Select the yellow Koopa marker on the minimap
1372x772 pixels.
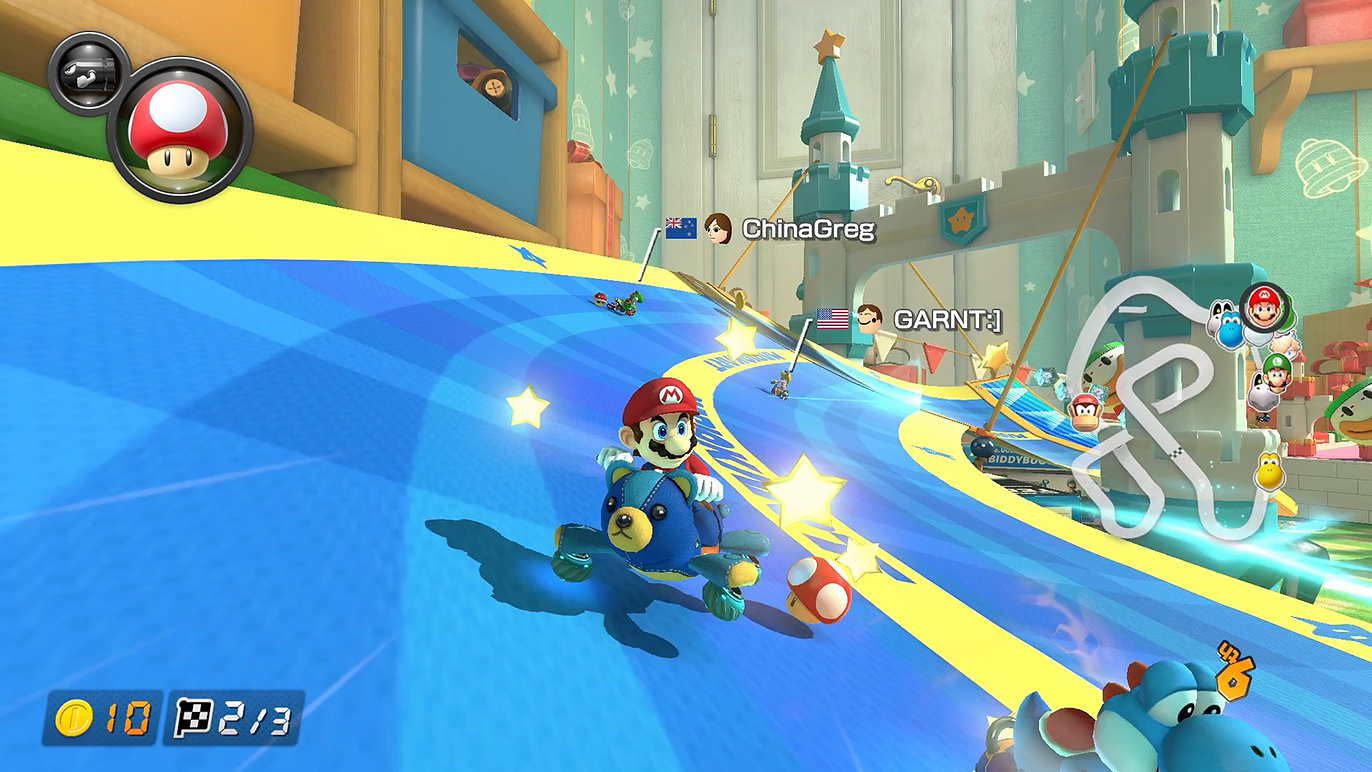click(x=1269, y=470)
